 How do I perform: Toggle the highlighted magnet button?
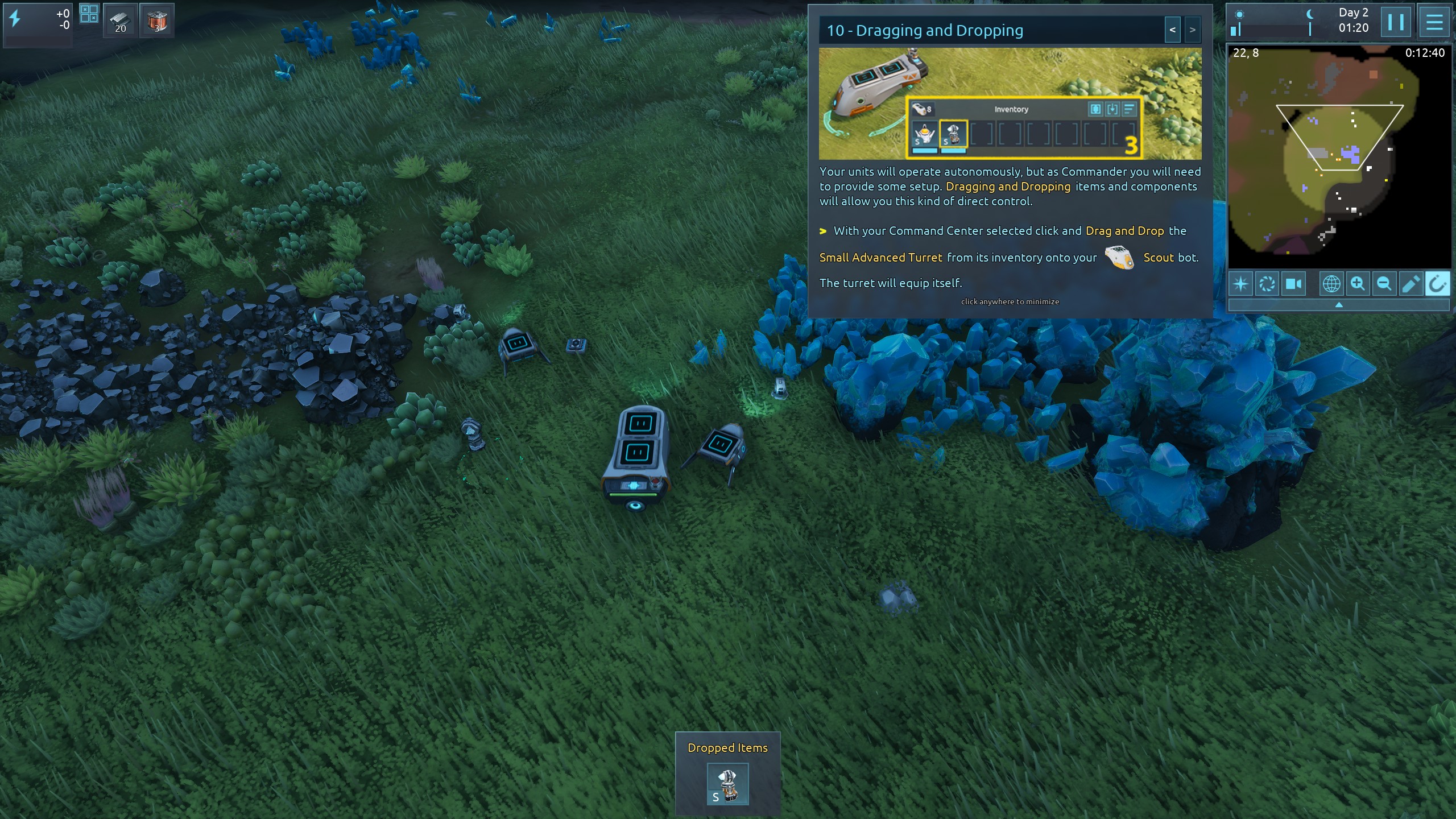1437,284
